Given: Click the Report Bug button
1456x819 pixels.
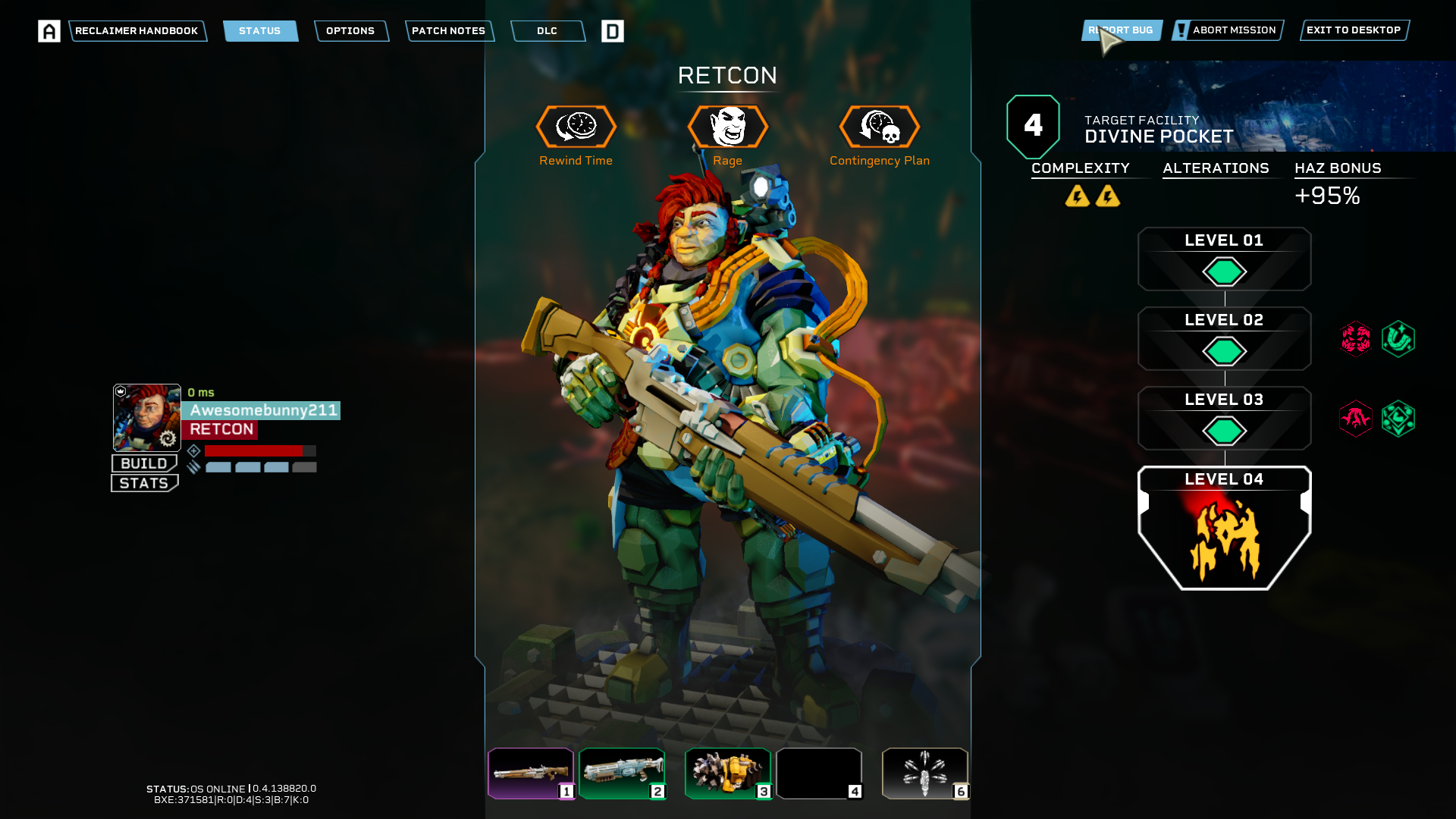Looking at the screenshot, I should point(1122,30).
